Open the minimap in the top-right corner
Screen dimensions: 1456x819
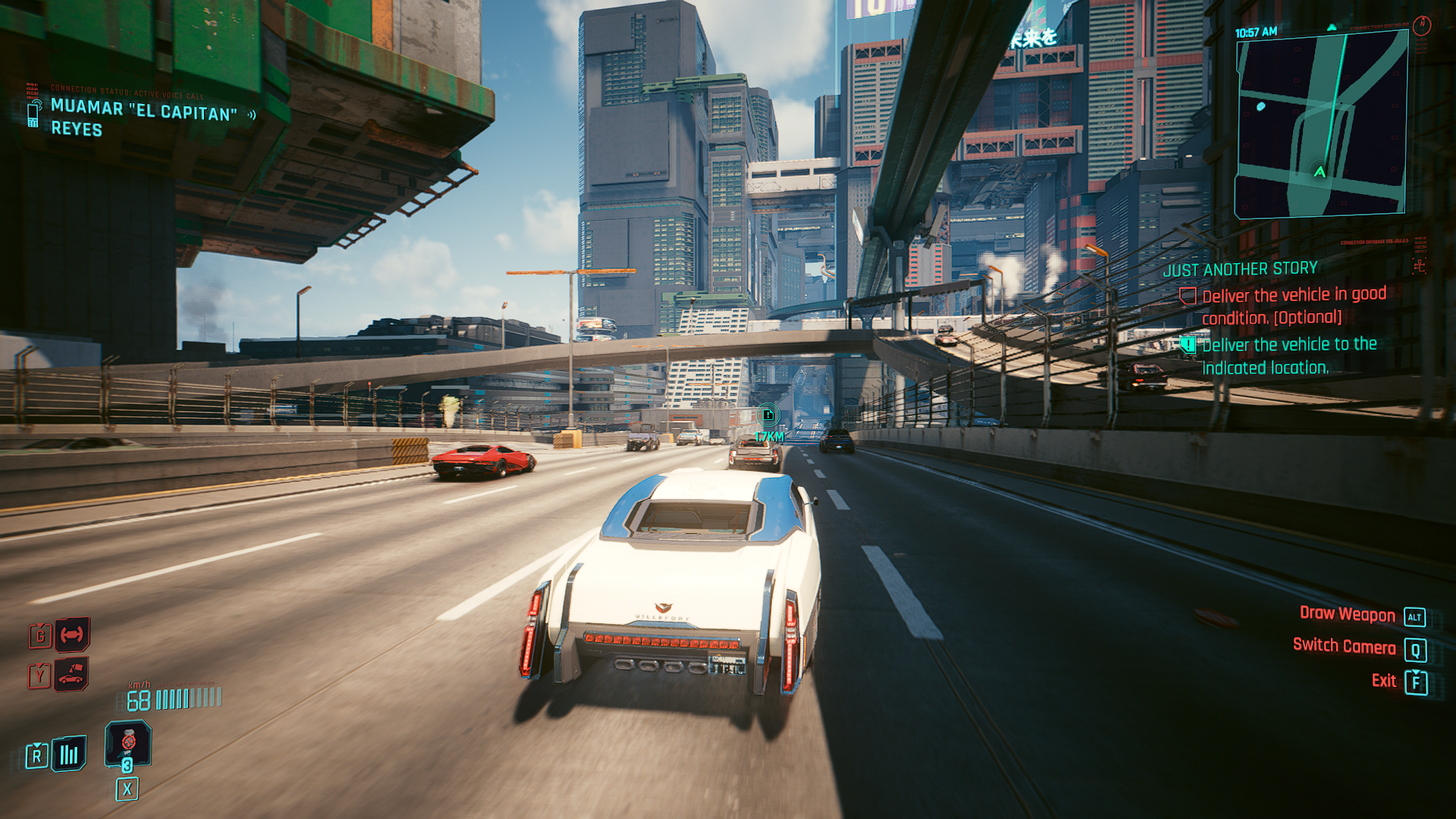[x=1322, y=125]
